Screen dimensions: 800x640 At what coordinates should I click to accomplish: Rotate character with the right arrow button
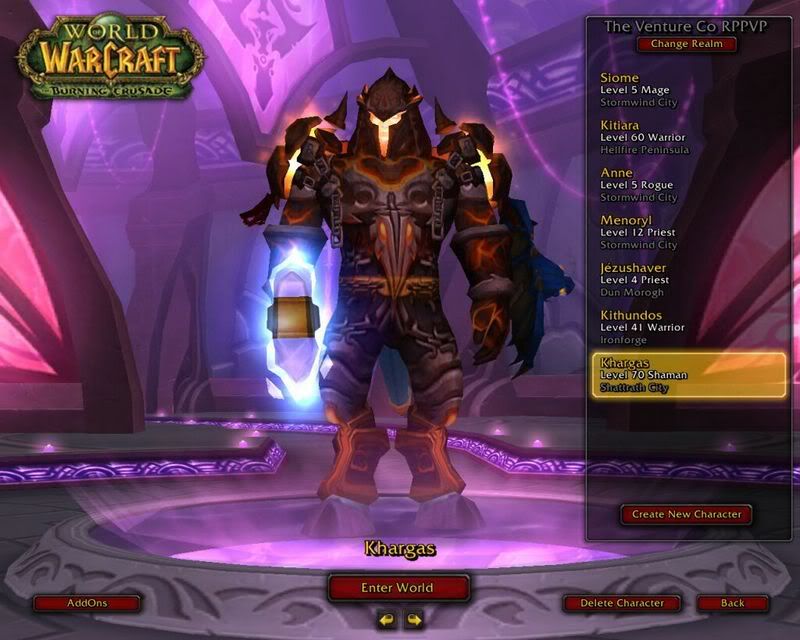(x=413, y=620)
